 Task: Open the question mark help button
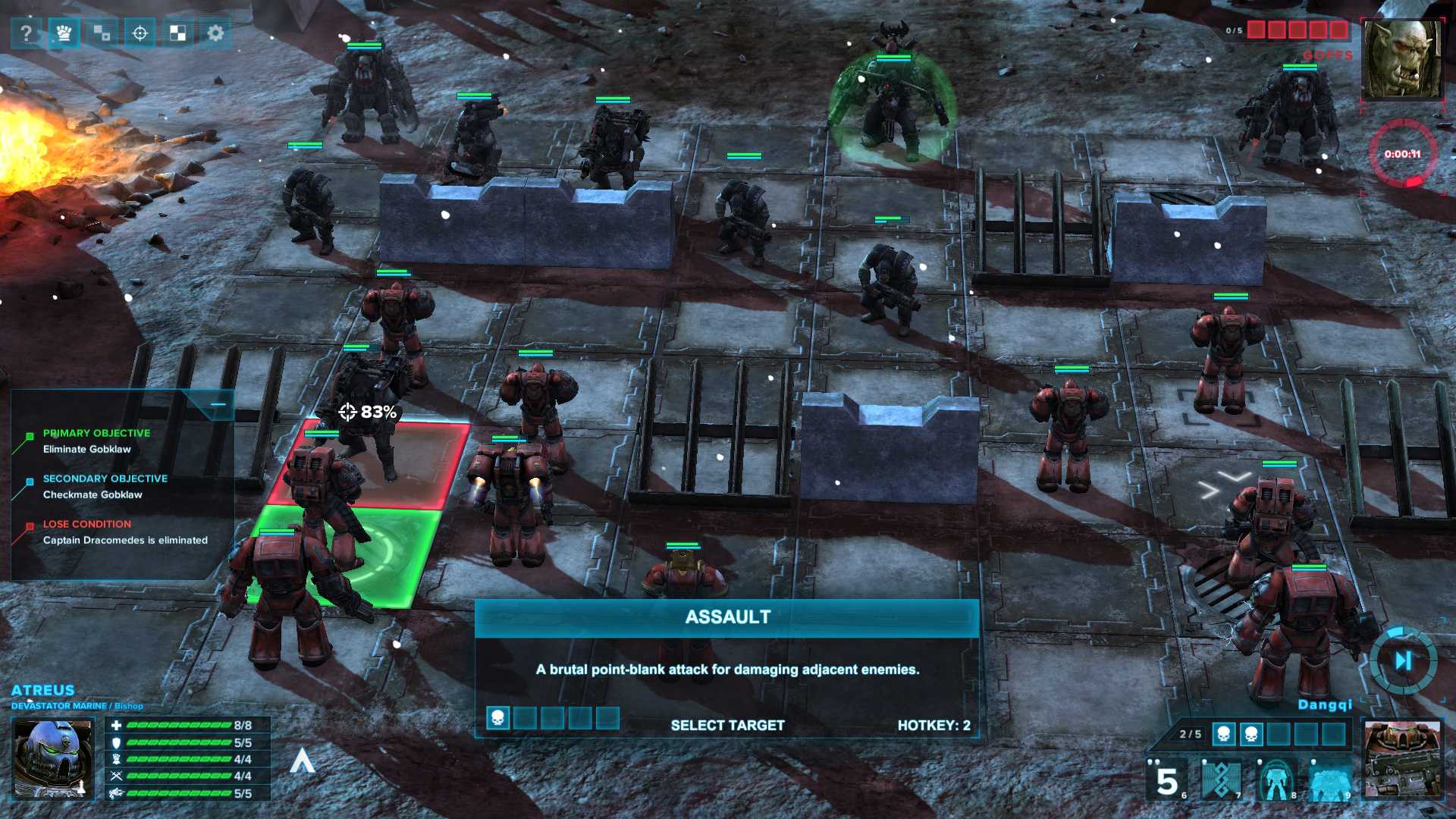pos(27,33)
